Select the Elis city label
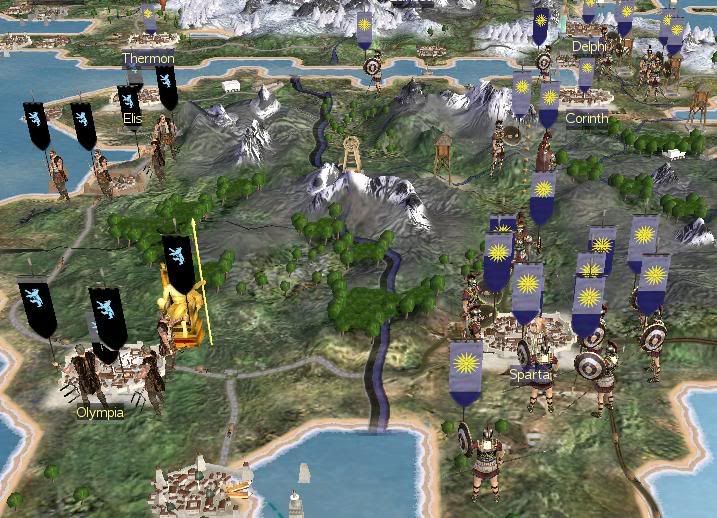The height and width of the screenshot is (518, 717). pos(131,118)
